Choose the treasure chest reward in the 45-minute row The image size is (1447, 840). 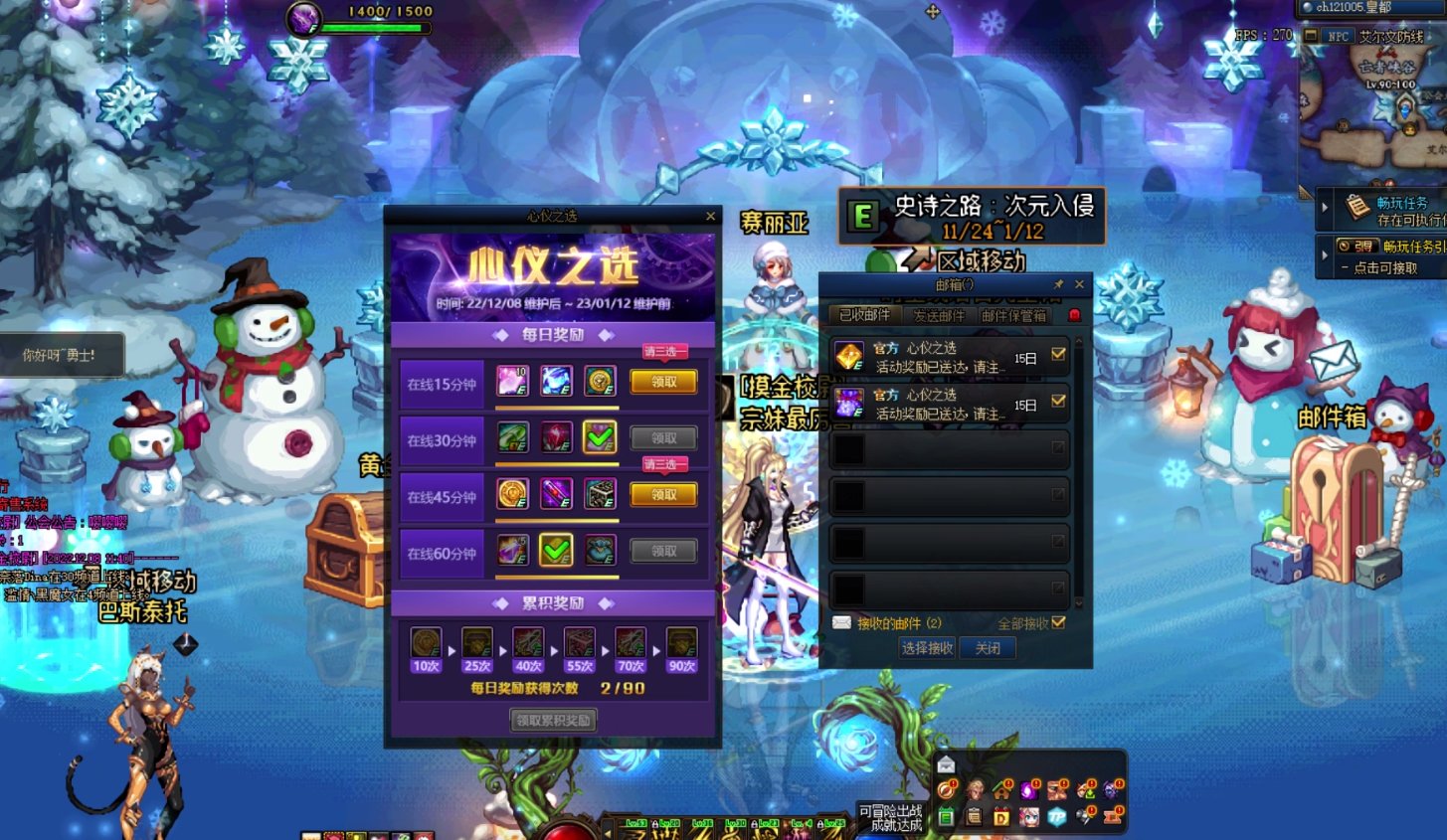click(600, 494)
